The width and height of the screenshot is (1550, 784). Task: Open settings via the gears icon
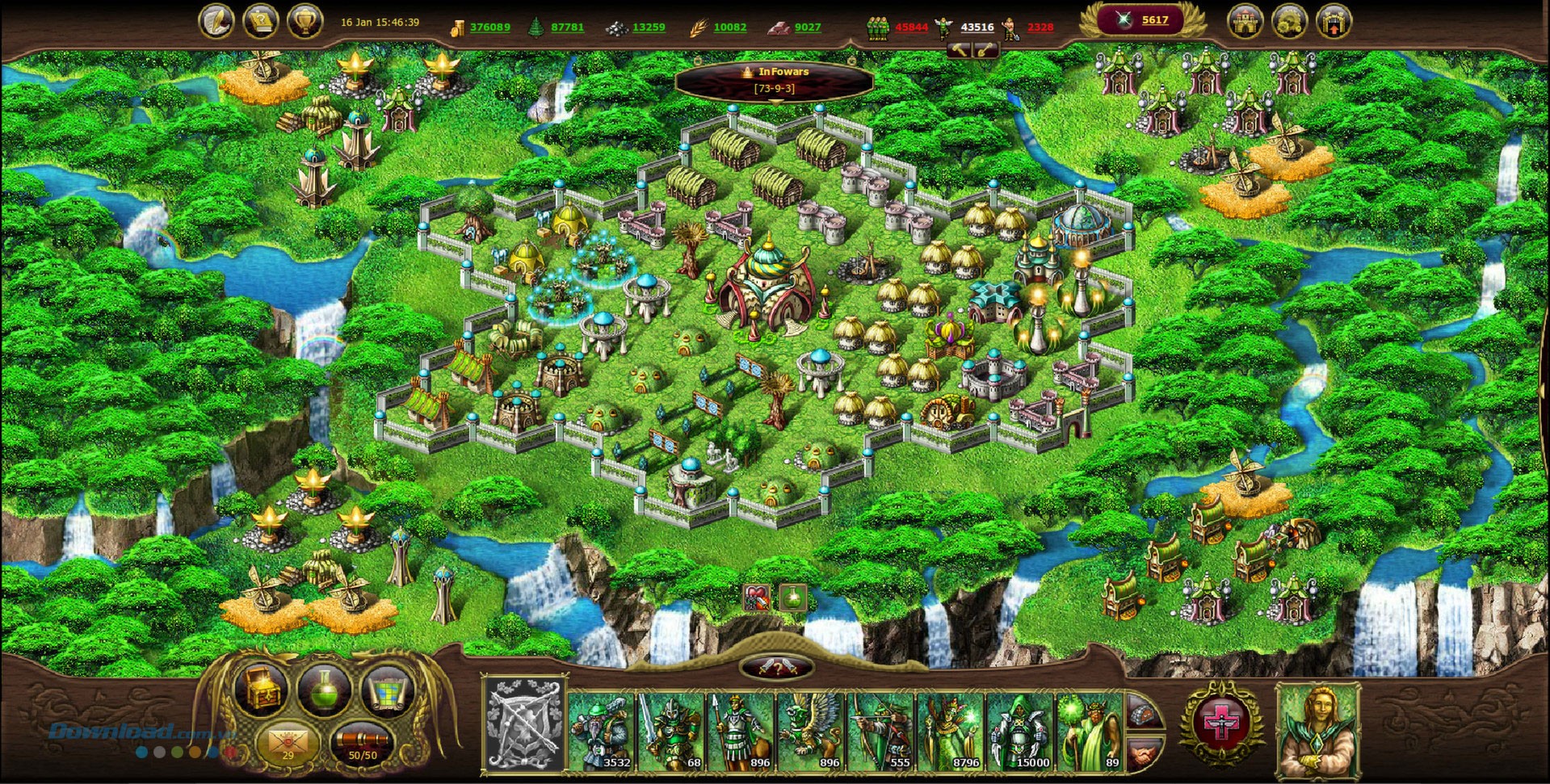[1288, 20]
